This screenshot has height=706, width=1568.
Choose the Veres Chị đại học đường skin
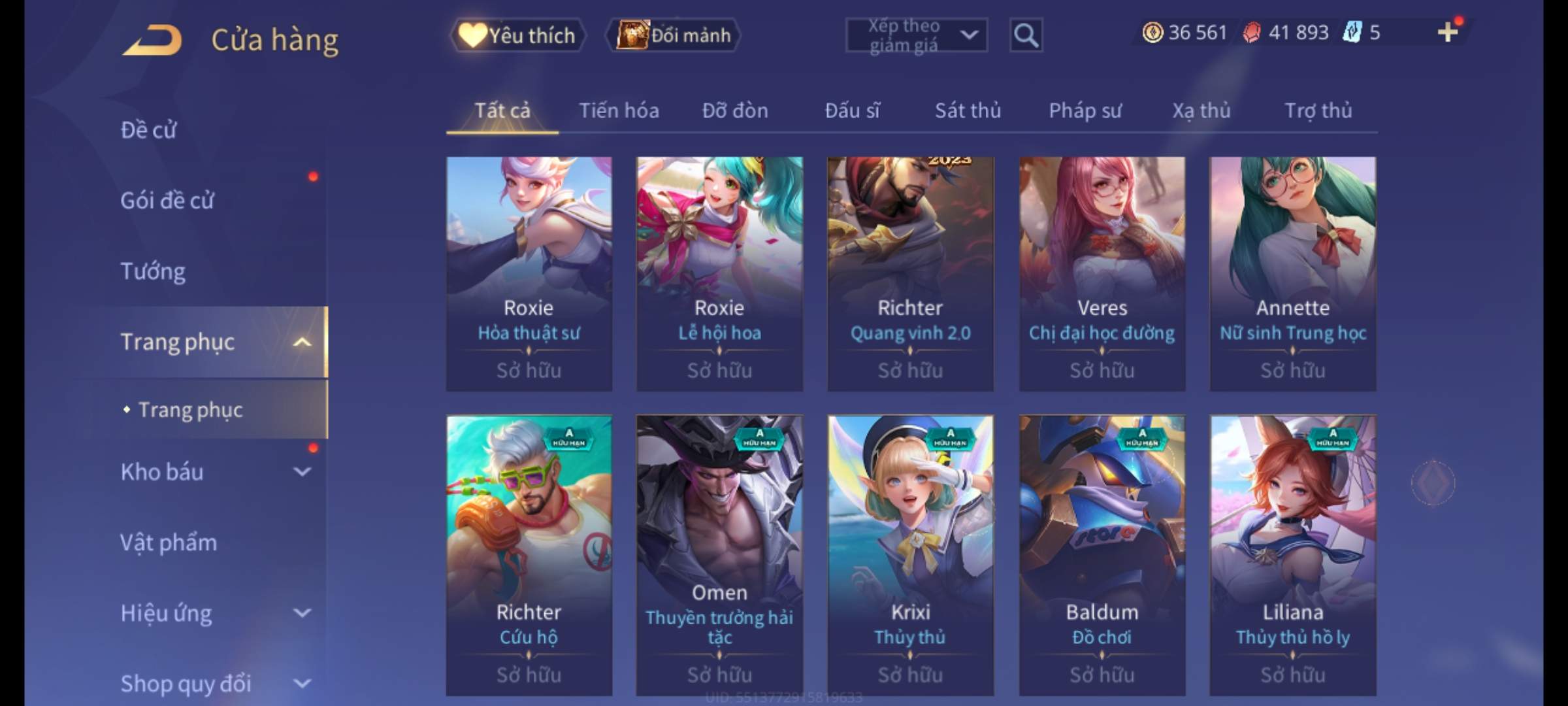click(x=1102, y=273)
